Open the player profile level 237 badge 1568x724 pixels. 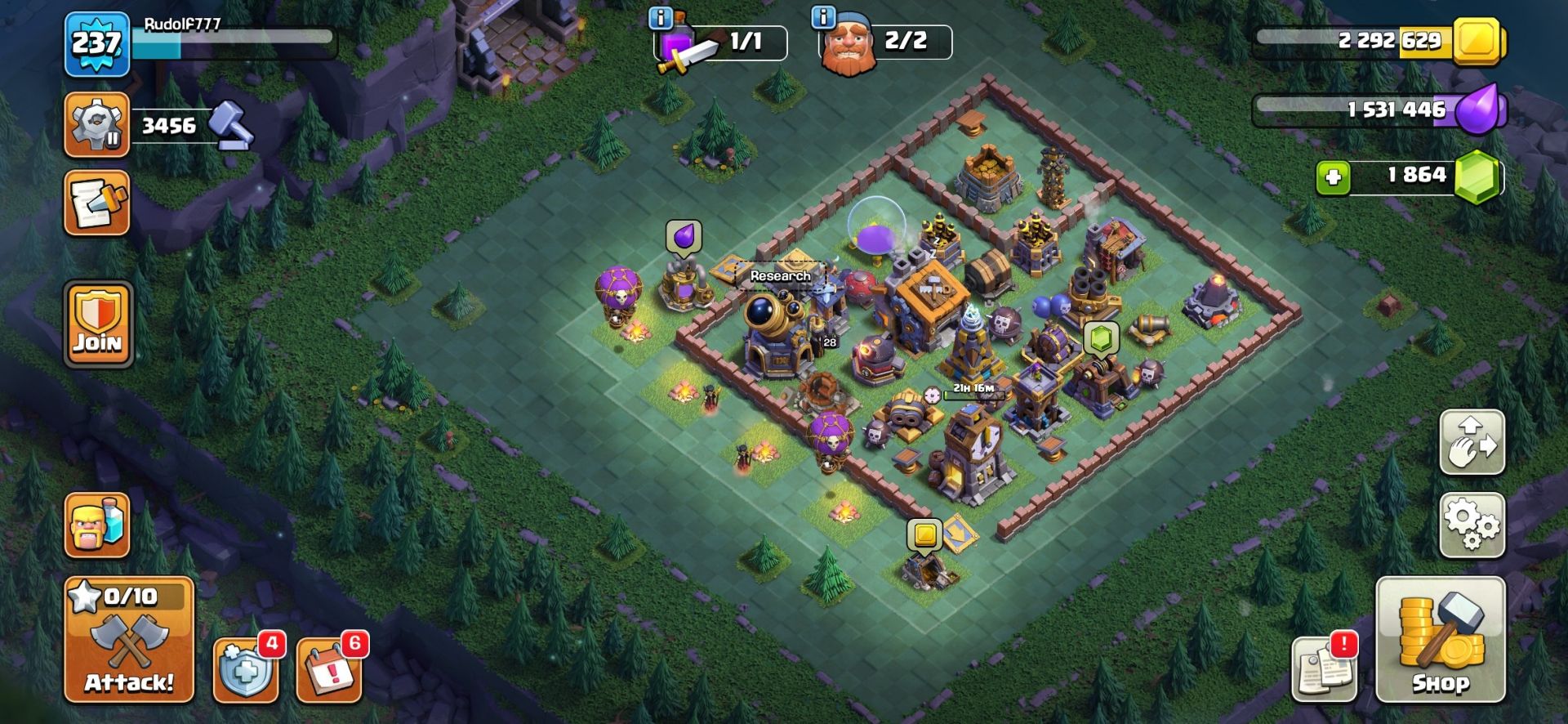[x=97, y=44]
